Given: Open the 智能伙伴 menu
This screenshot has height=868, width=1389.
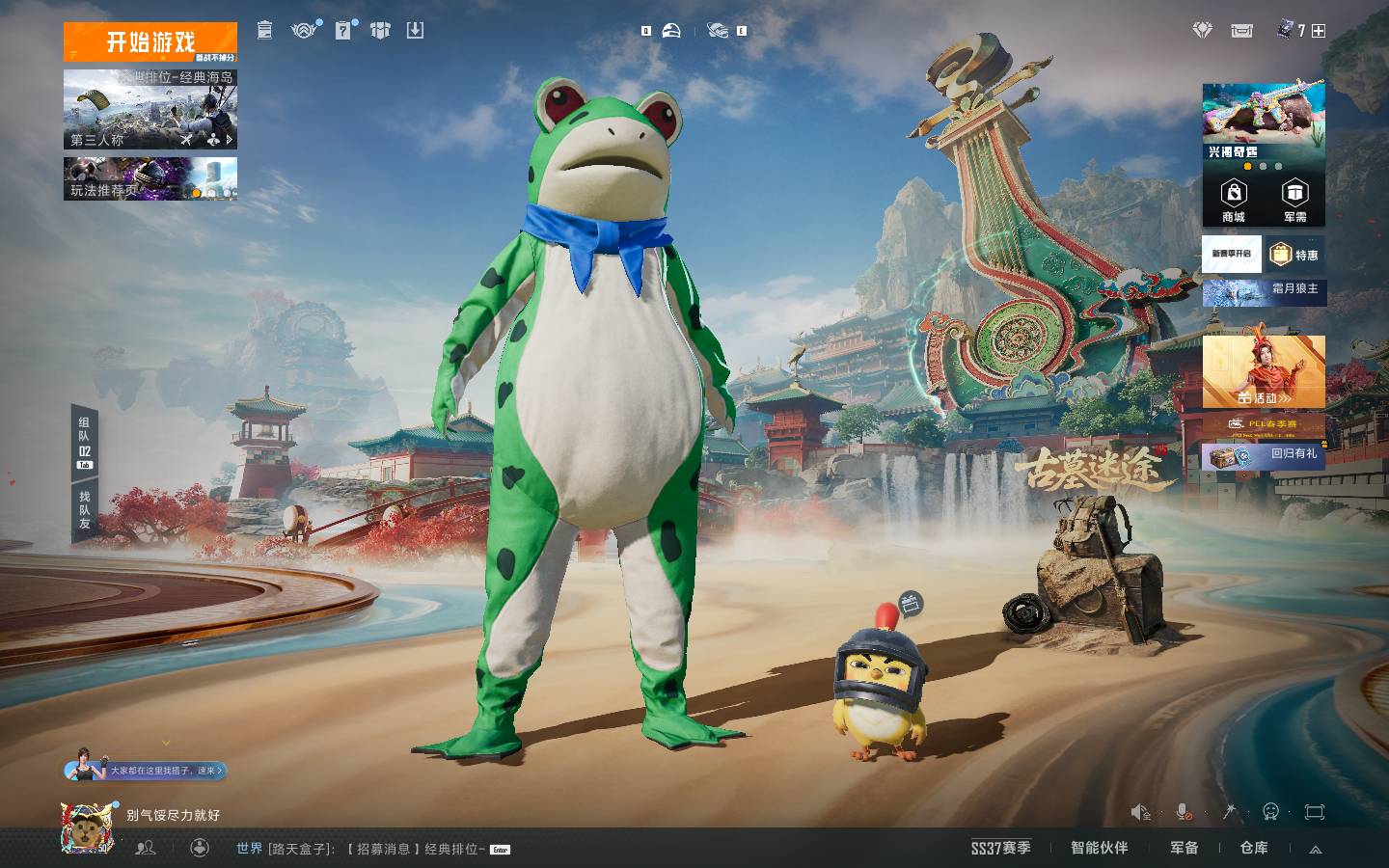Looking at the screenshot, I should [1099, 848].
